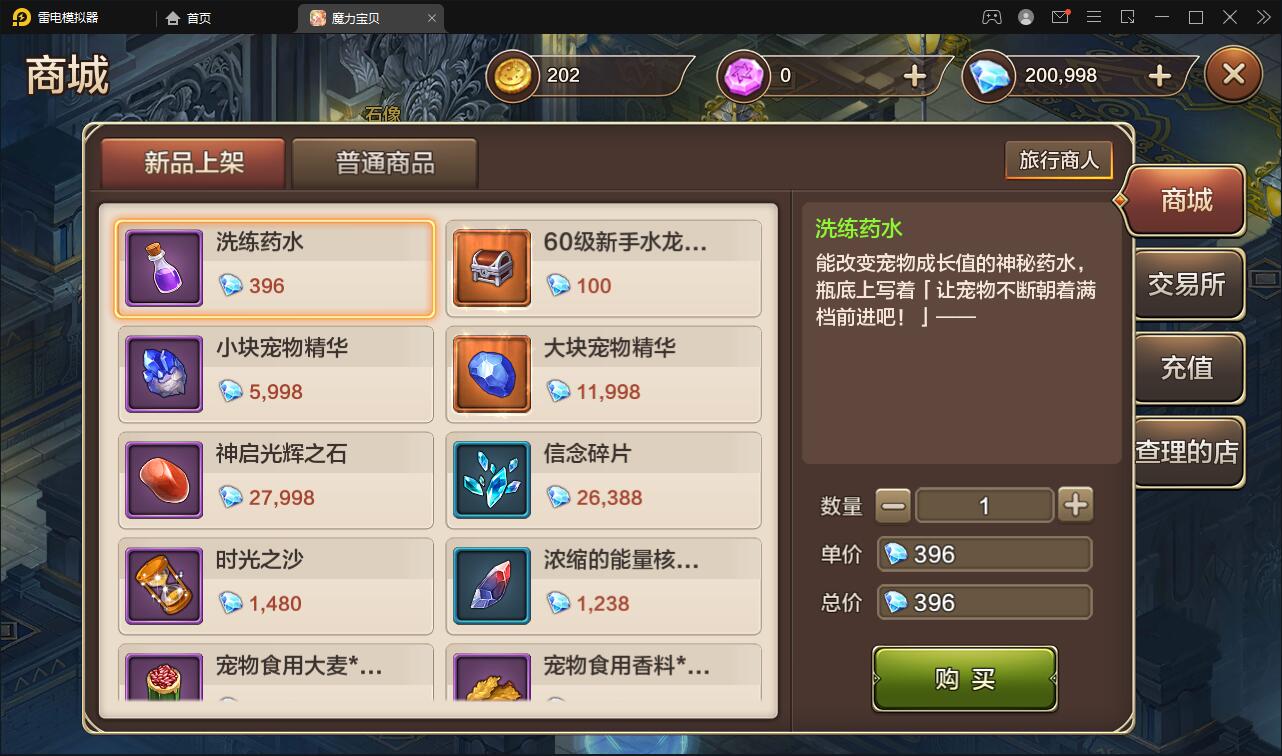This screenshot has width=1282, height=756.
Task: Select the 小块宠物精华 crystal icon
Action: [x=163, y=374]
